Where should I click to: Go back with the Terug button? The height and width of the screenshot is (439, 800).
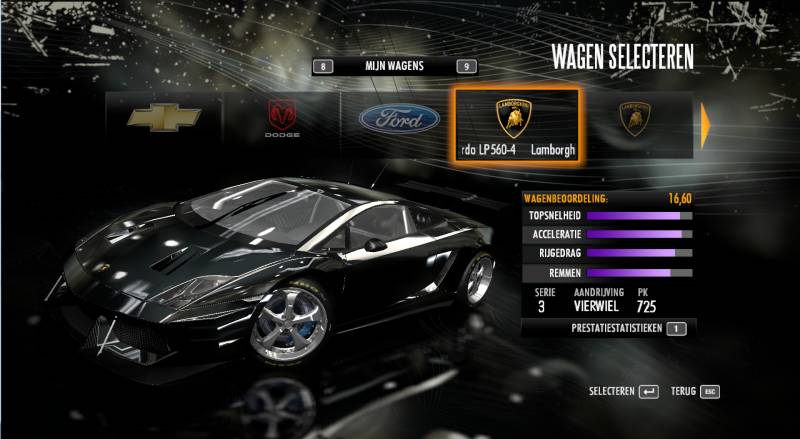pos(695,391)
